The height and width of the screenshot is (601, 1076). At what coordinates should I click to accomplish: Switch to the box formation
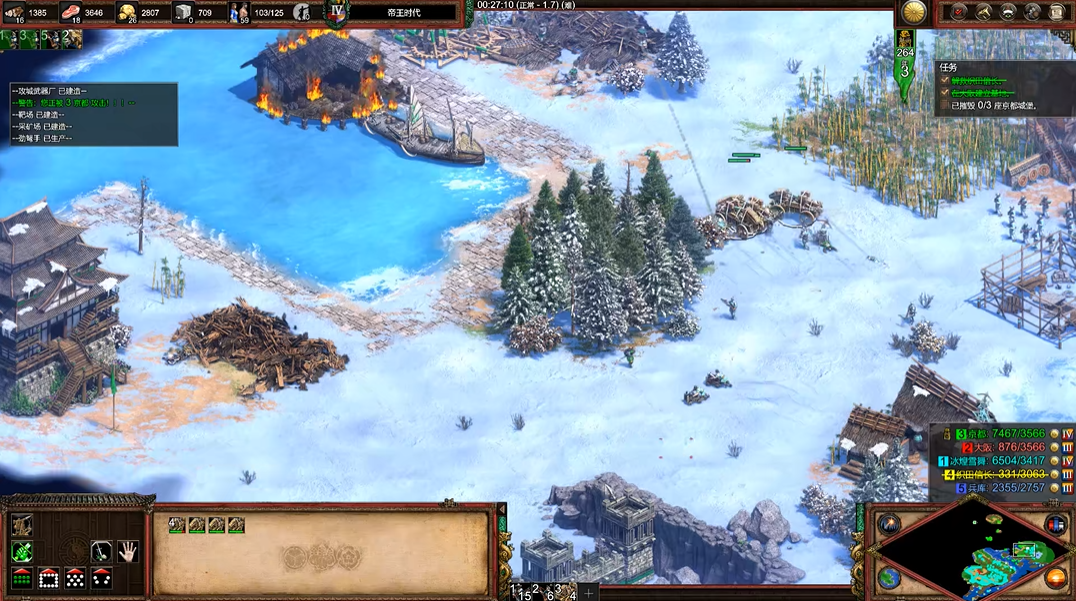tap(48, 577)
